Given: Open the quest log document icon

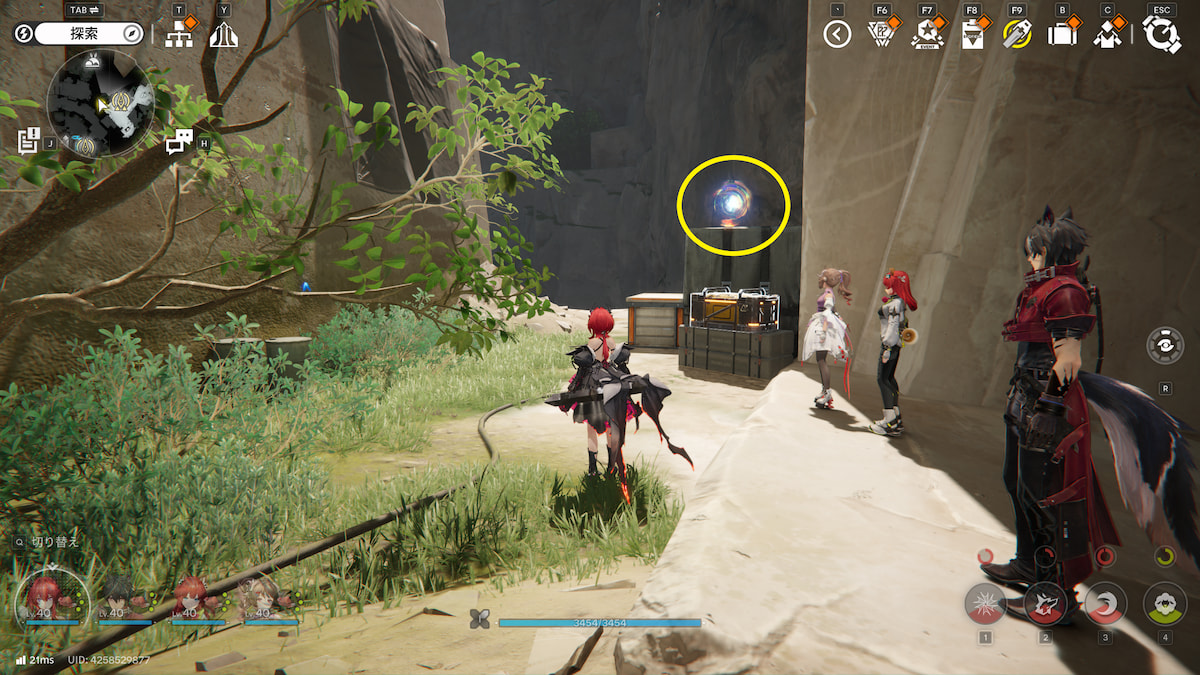Looking at the screenshot, I should 28,140.
